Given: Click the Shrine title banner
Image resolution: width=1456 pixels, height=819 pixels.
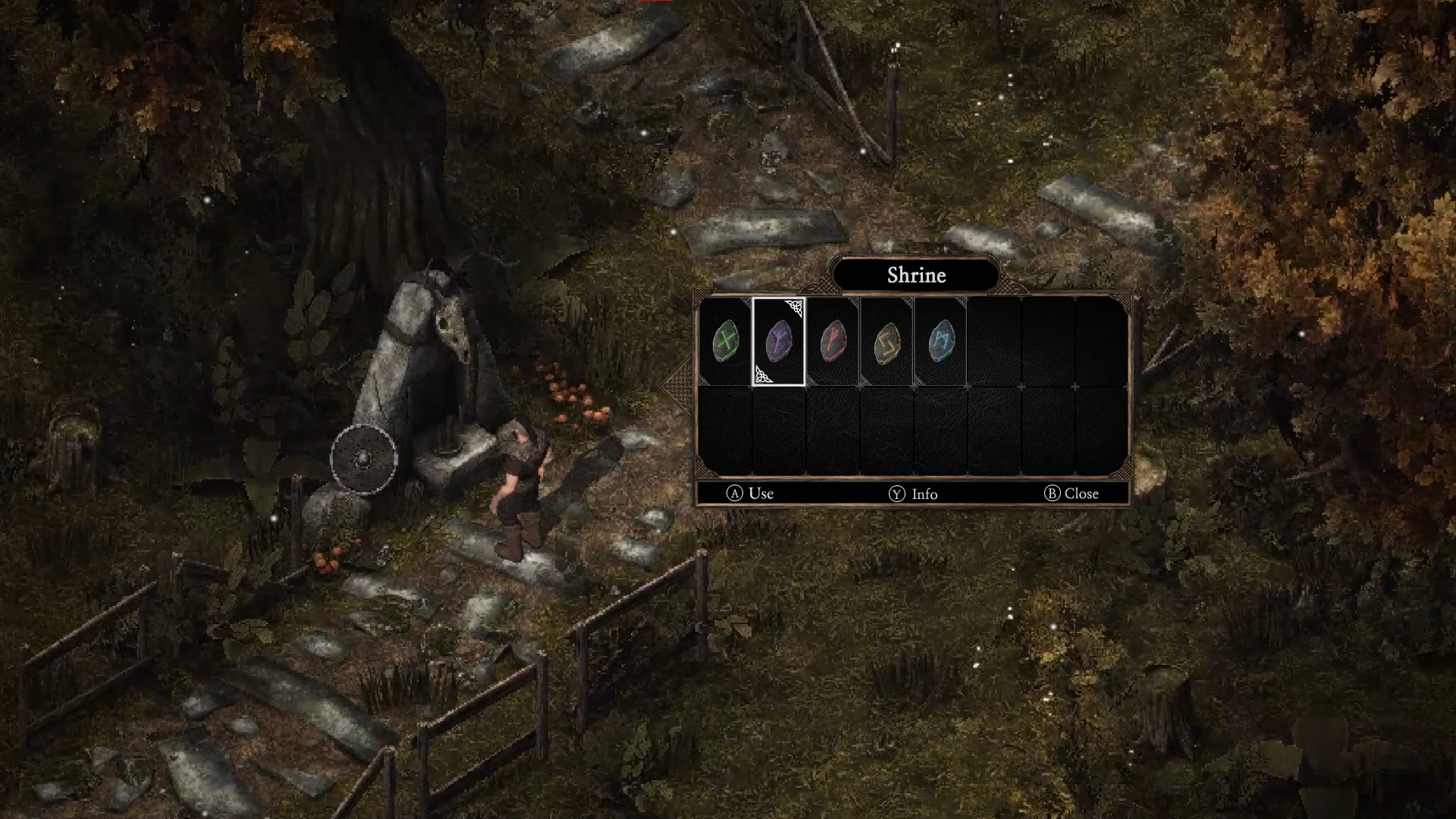Looking at the screenshot, I should [x=916, y=275].
